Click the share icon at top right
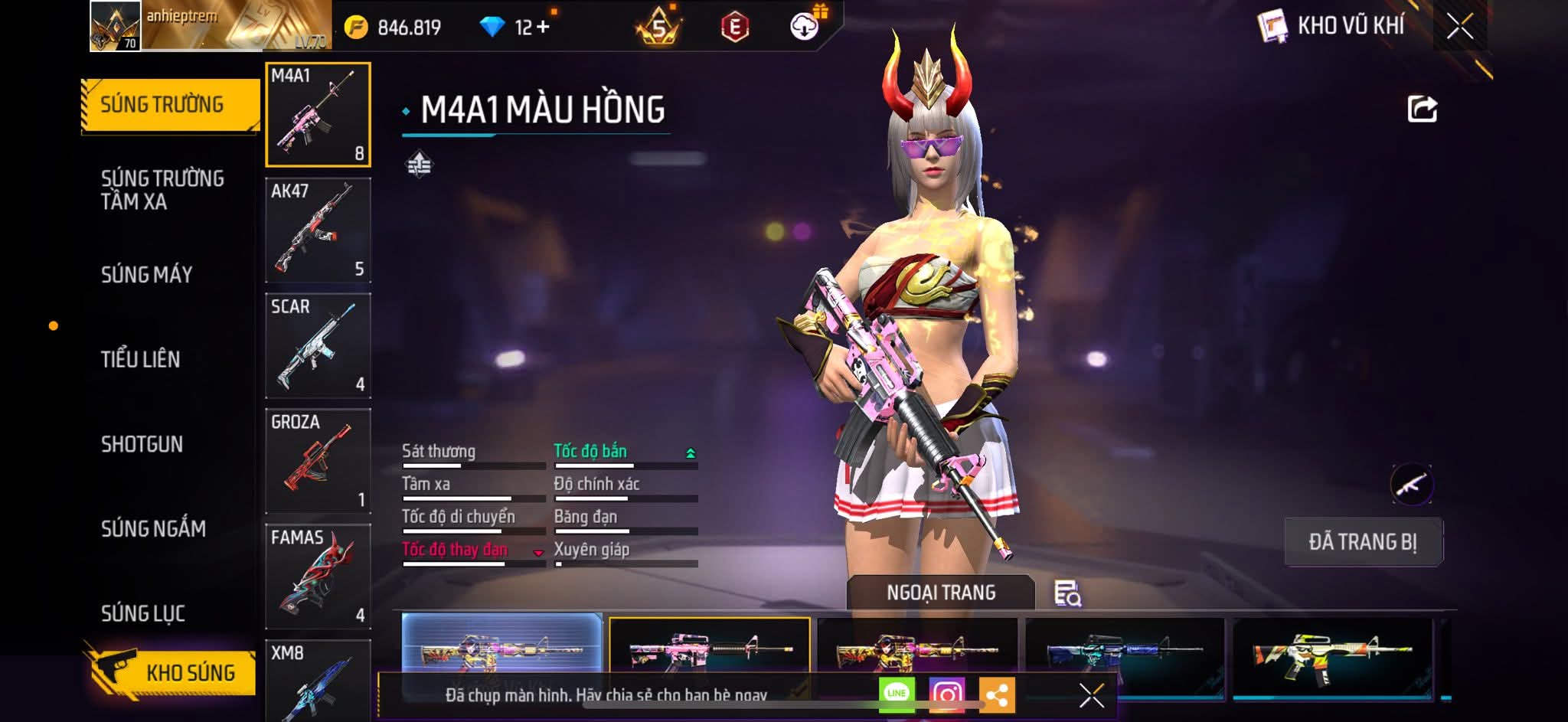The height and width of the screenshot is (722, 1568). 1422,109
